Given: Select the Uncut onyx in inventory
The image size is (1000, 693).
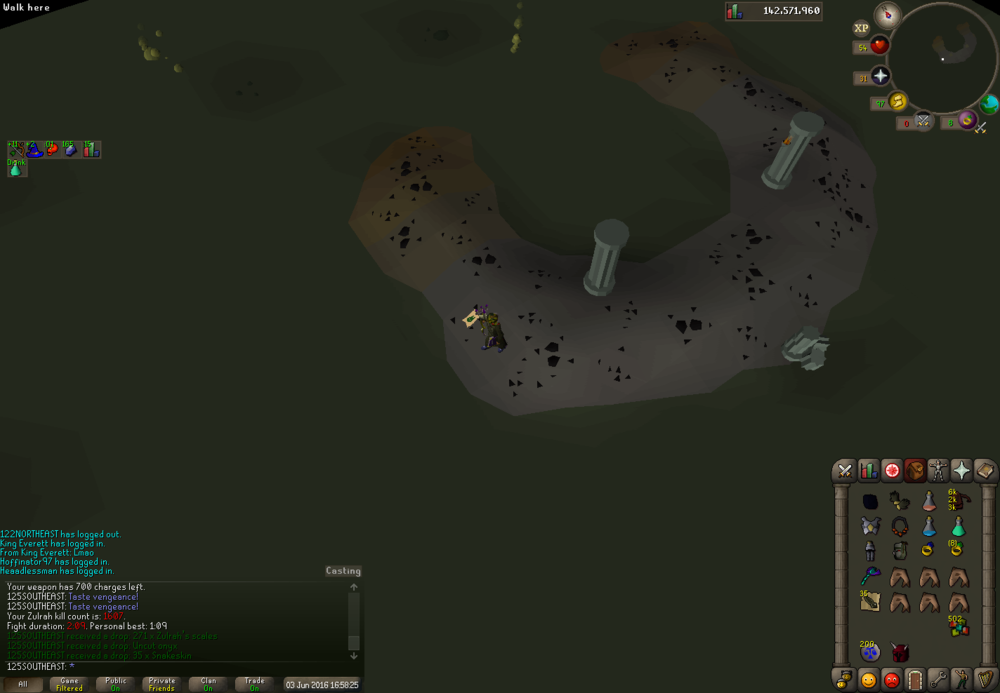Looking at the screenshot, I should [x=870, y=501].
